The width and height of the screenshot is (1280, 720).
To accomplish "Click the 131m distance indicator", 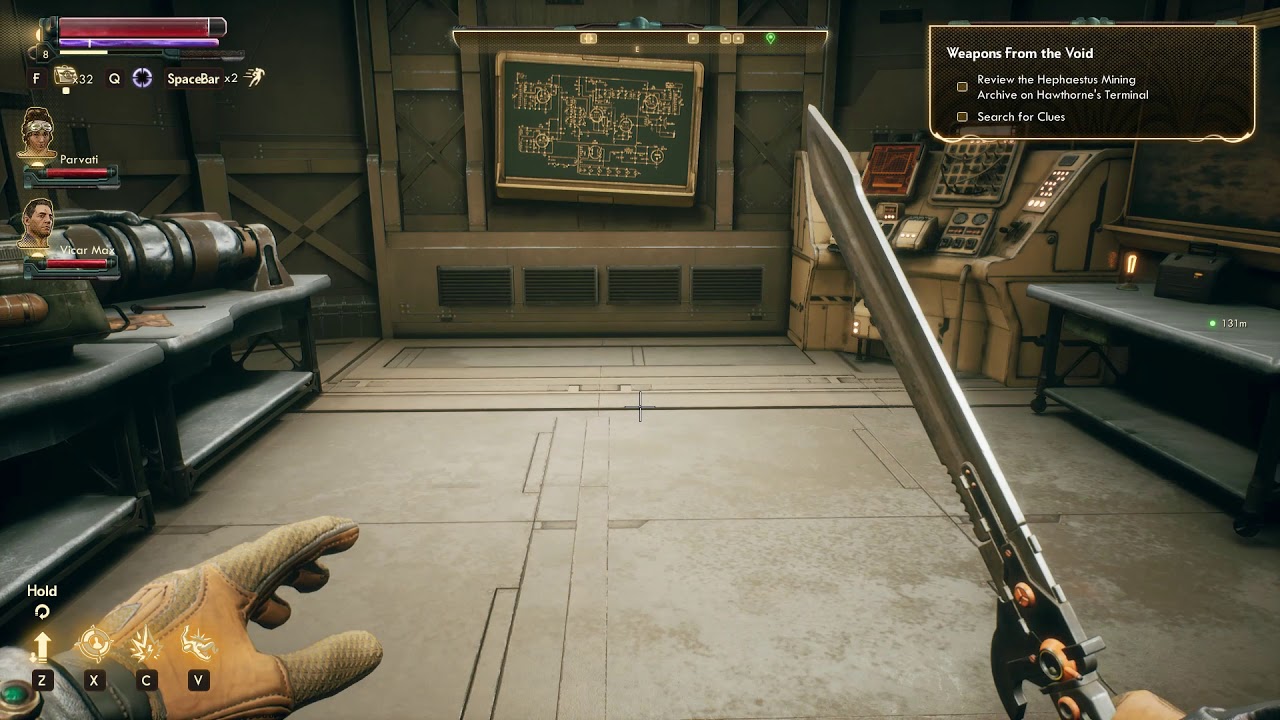I will pos(1230,323).
